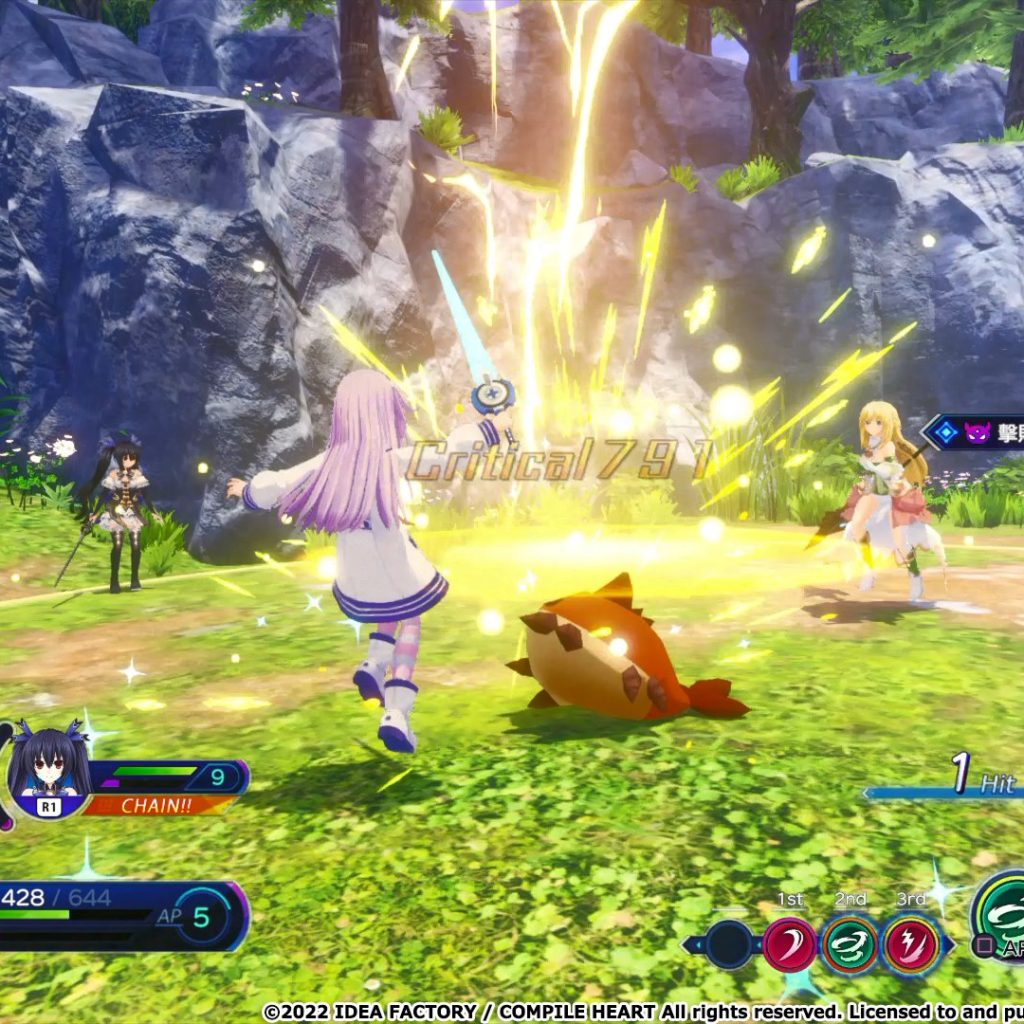Activate the orange CHAIN!! banner
The height and width of the screenshot is (1024, 1024).
[160, 804]
